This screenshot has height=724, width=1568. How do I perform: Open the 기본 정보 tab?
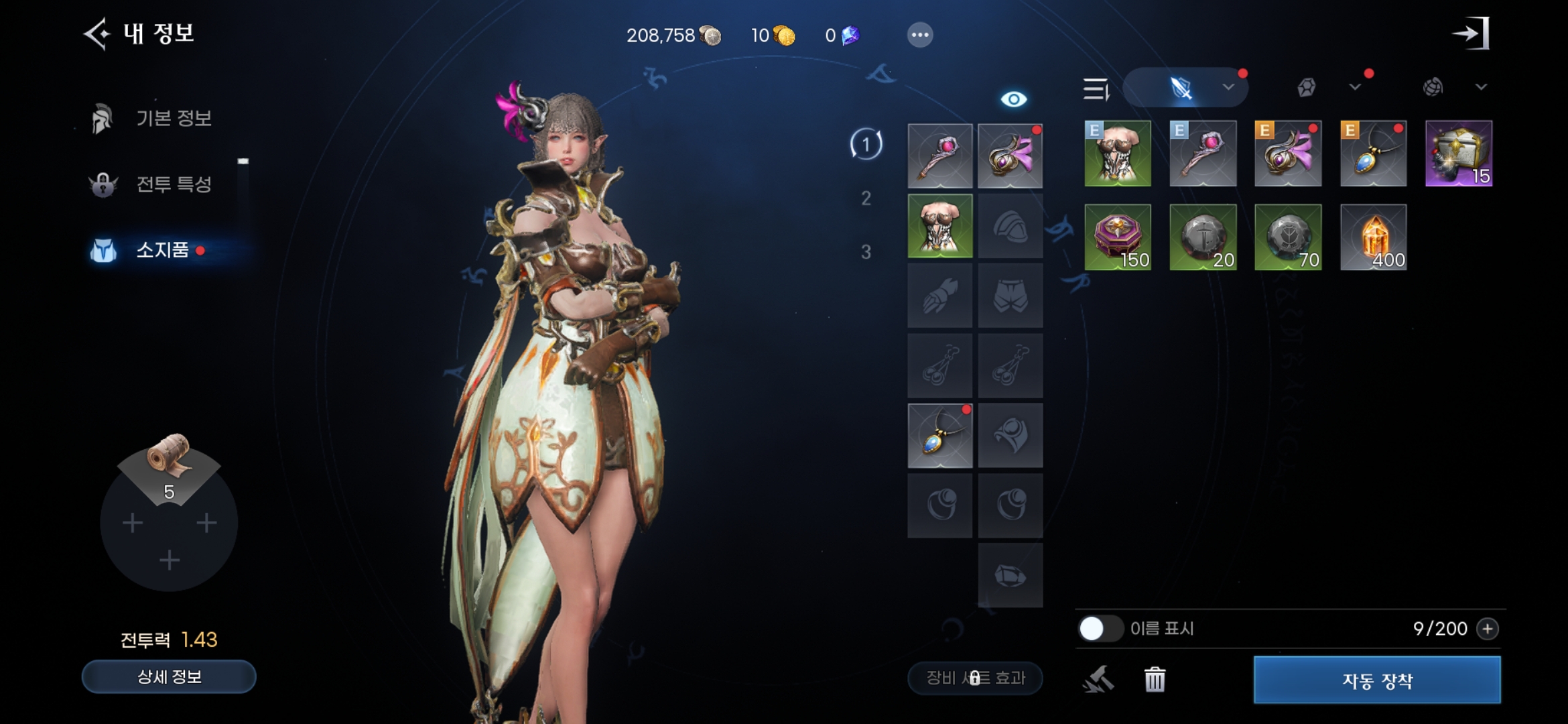[173, 119]
